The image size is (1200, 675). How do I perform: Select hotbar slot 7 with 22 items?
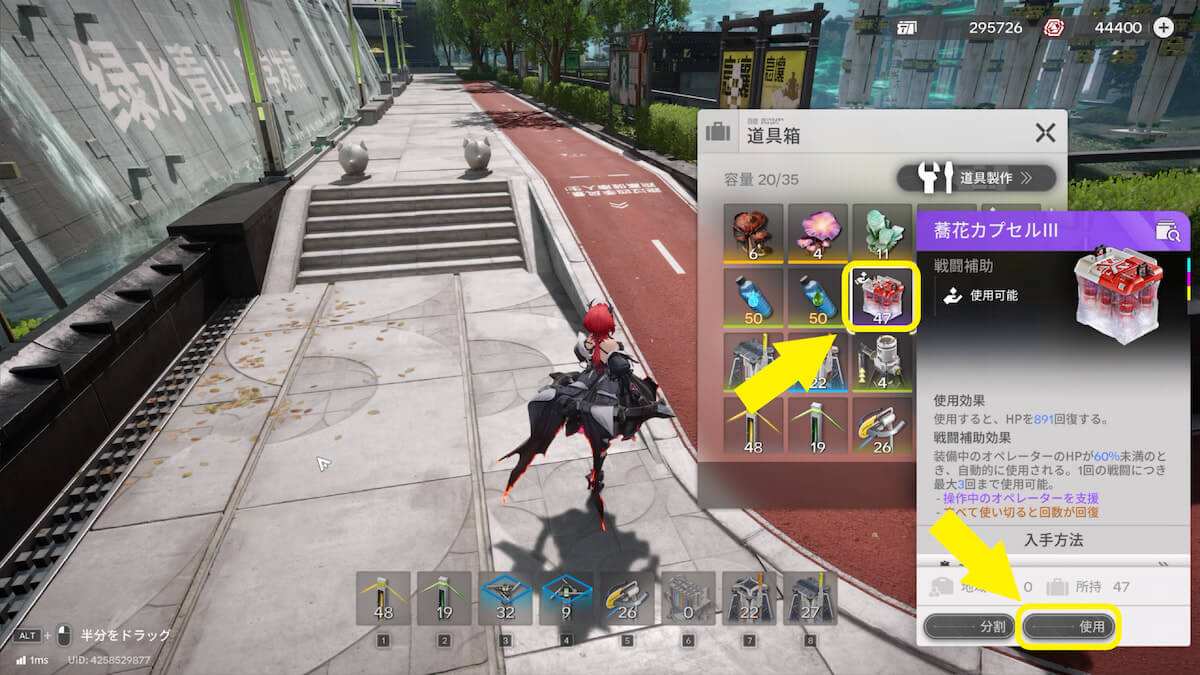tap(751, 598)
